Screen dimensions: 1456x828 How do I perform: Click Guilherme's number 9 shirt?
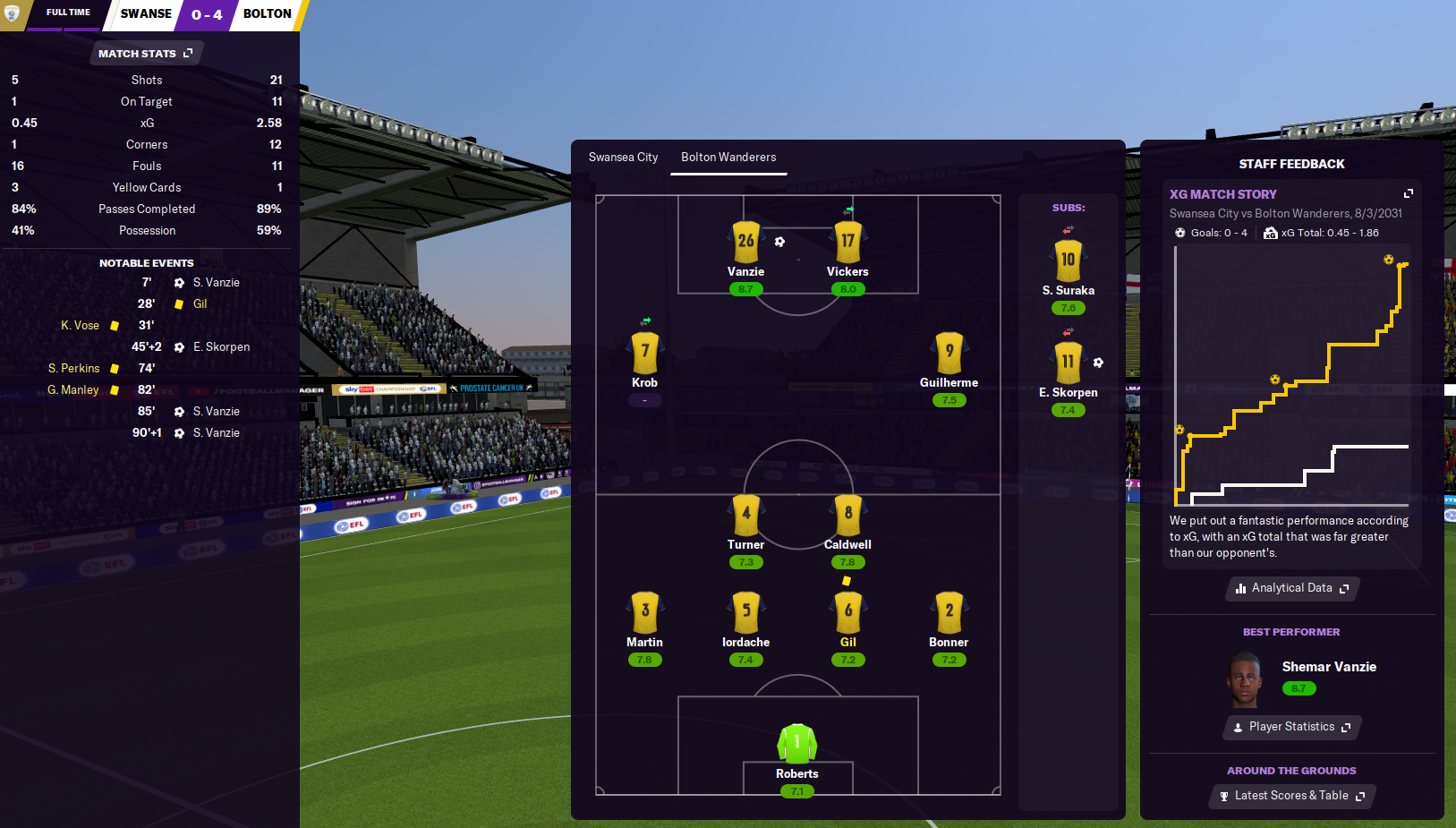click(949, 354)
